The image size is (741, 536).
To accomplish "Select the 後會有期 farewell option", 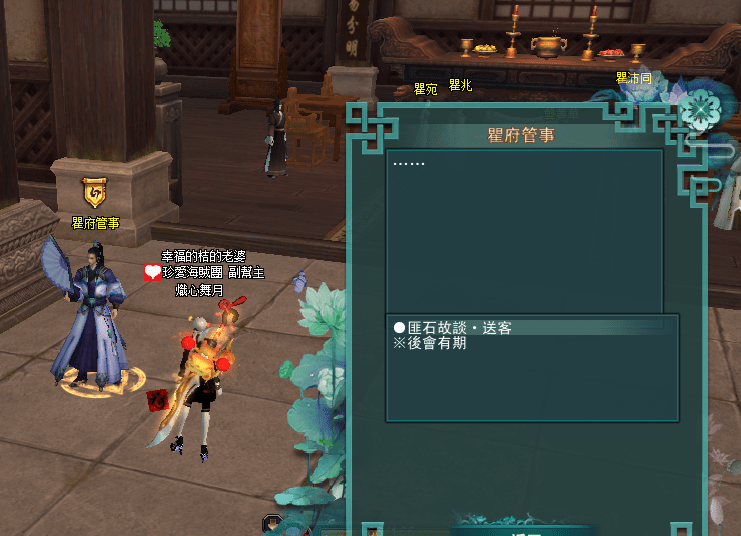I will [432, 343].
